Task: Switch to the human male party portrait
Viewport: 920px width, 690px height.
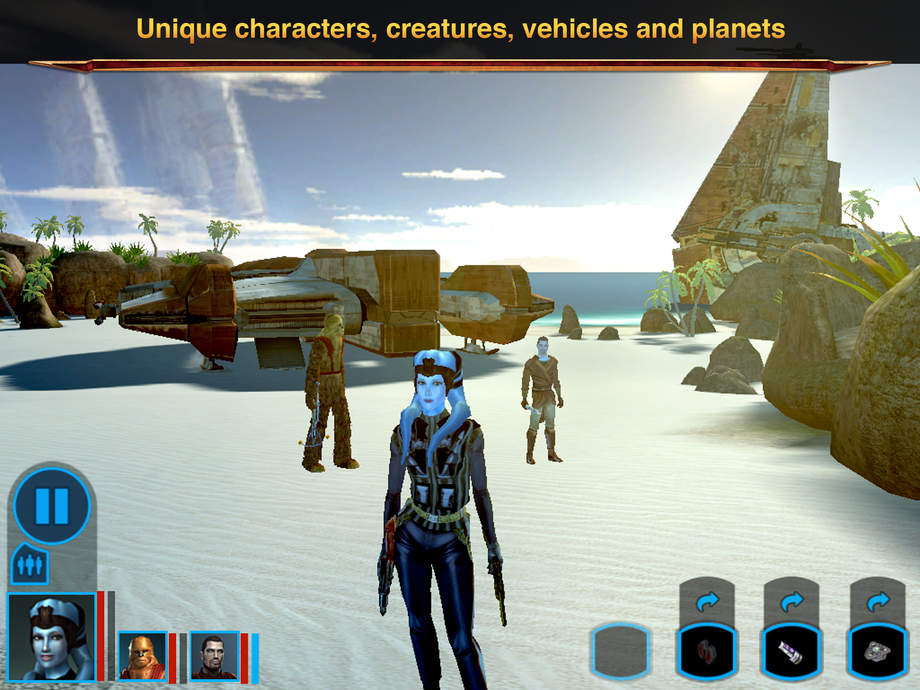Action: pyautogui.click(x=214, y=656)
